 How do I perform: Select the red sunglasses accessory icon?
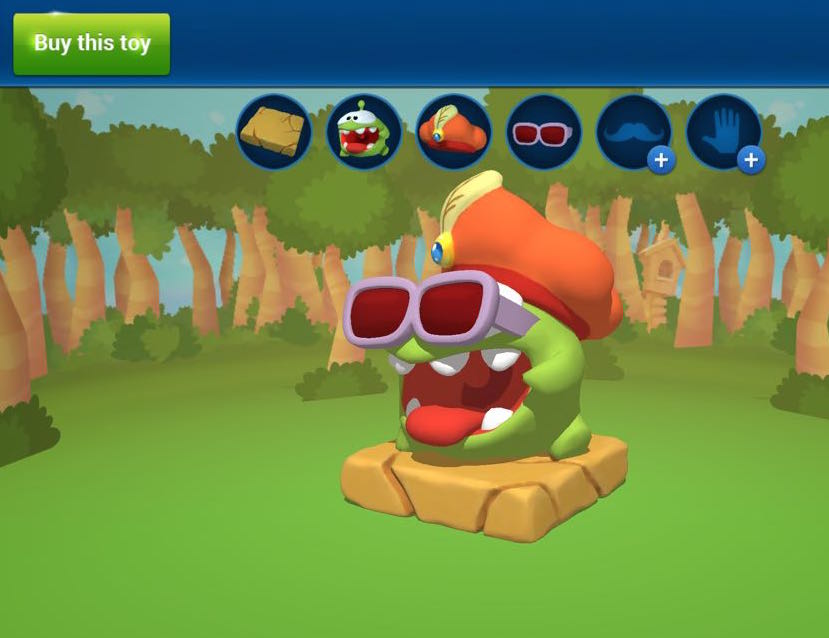(544, 132)
